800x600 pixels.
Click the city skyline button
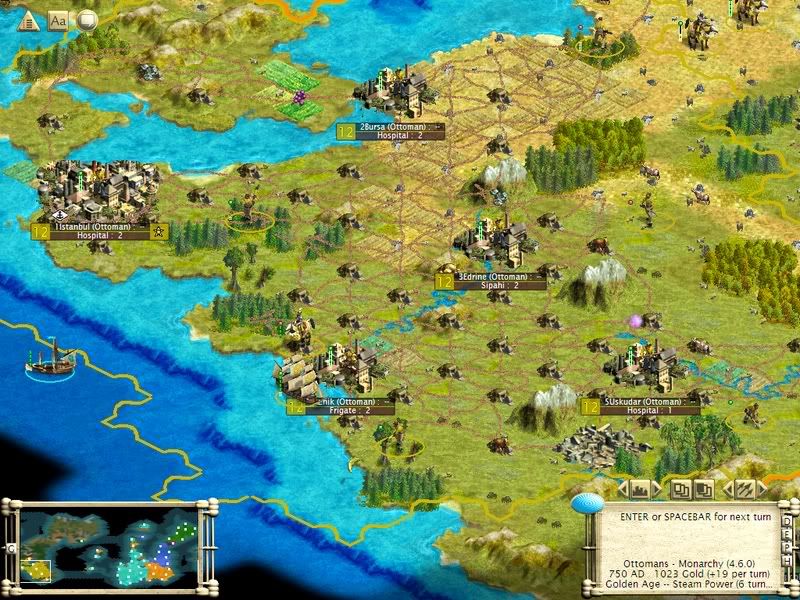pos(640,489)
